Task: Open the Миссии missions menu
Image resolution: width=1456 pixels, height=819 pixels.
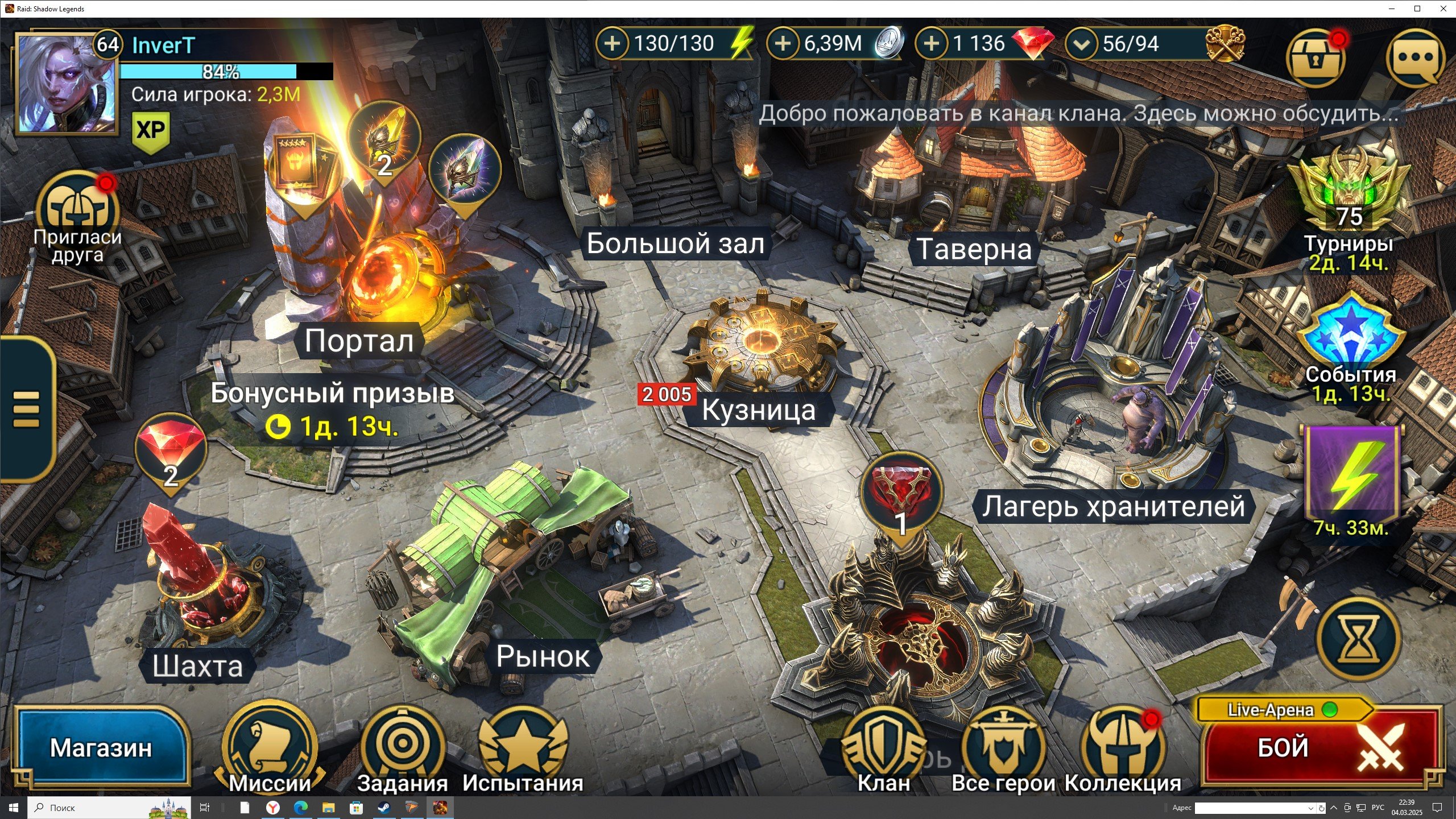Action: click(x=270, y=746)
